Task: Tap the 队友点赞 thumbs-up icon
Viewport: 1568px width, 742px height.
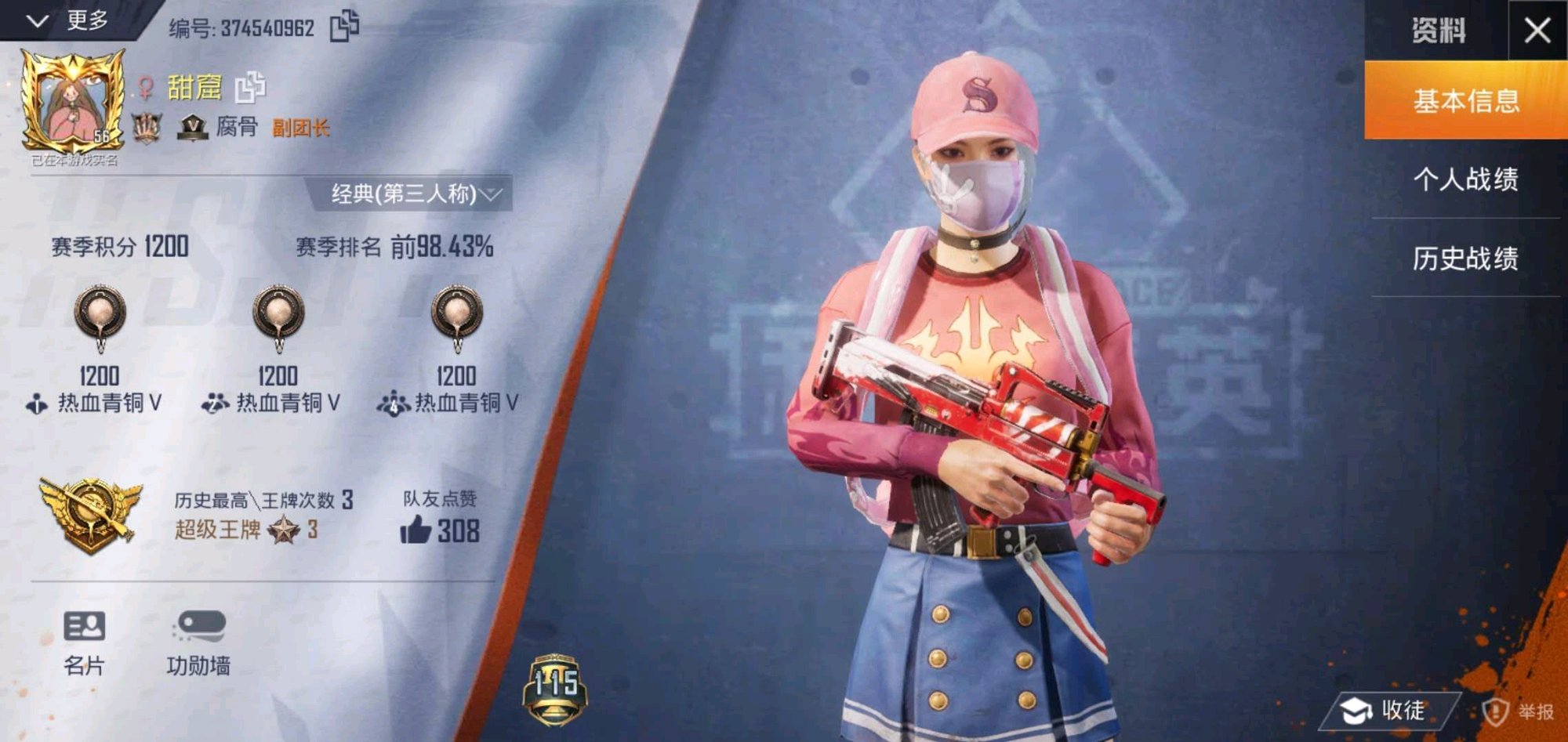Action: point(416,530)
